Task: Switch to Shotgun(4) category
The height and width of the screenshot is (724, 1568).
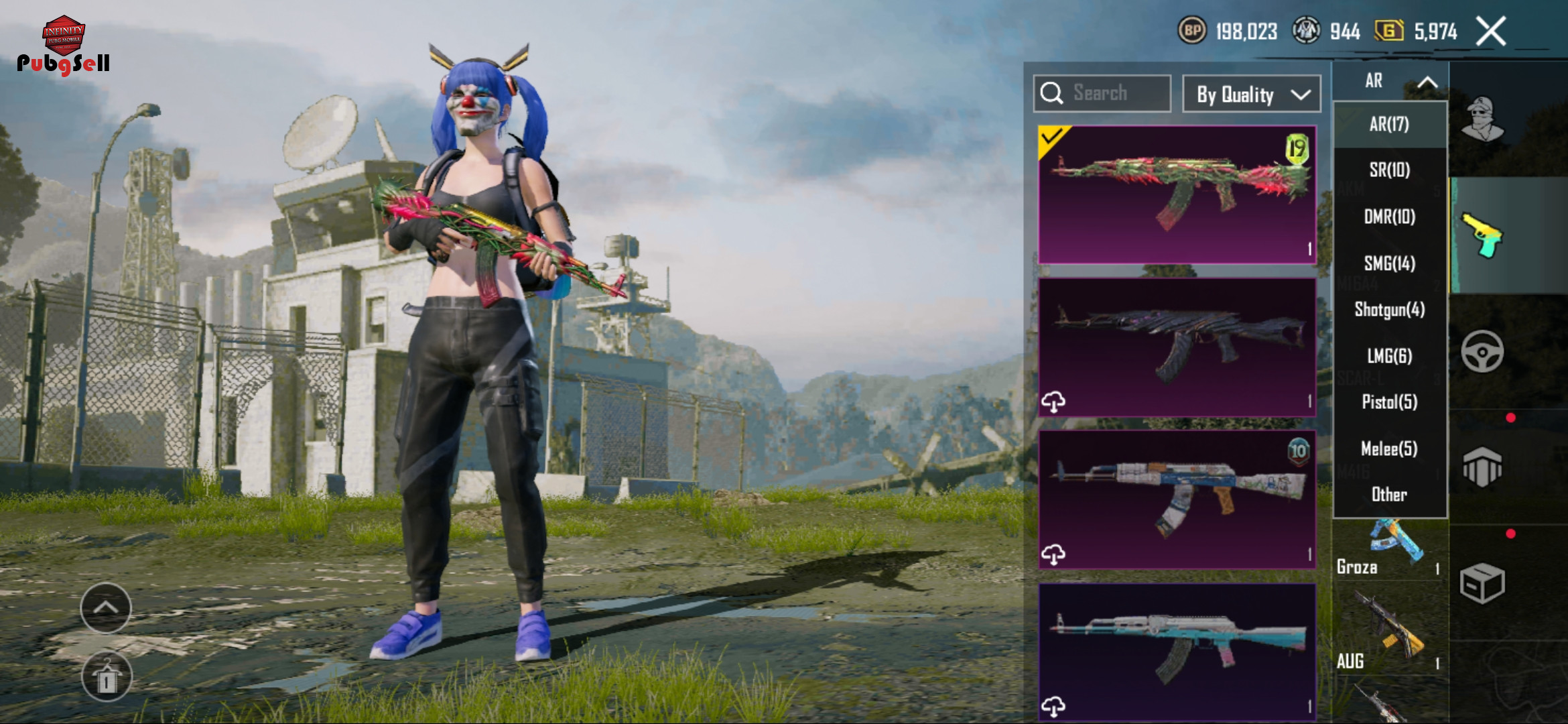Action: 1389,310
